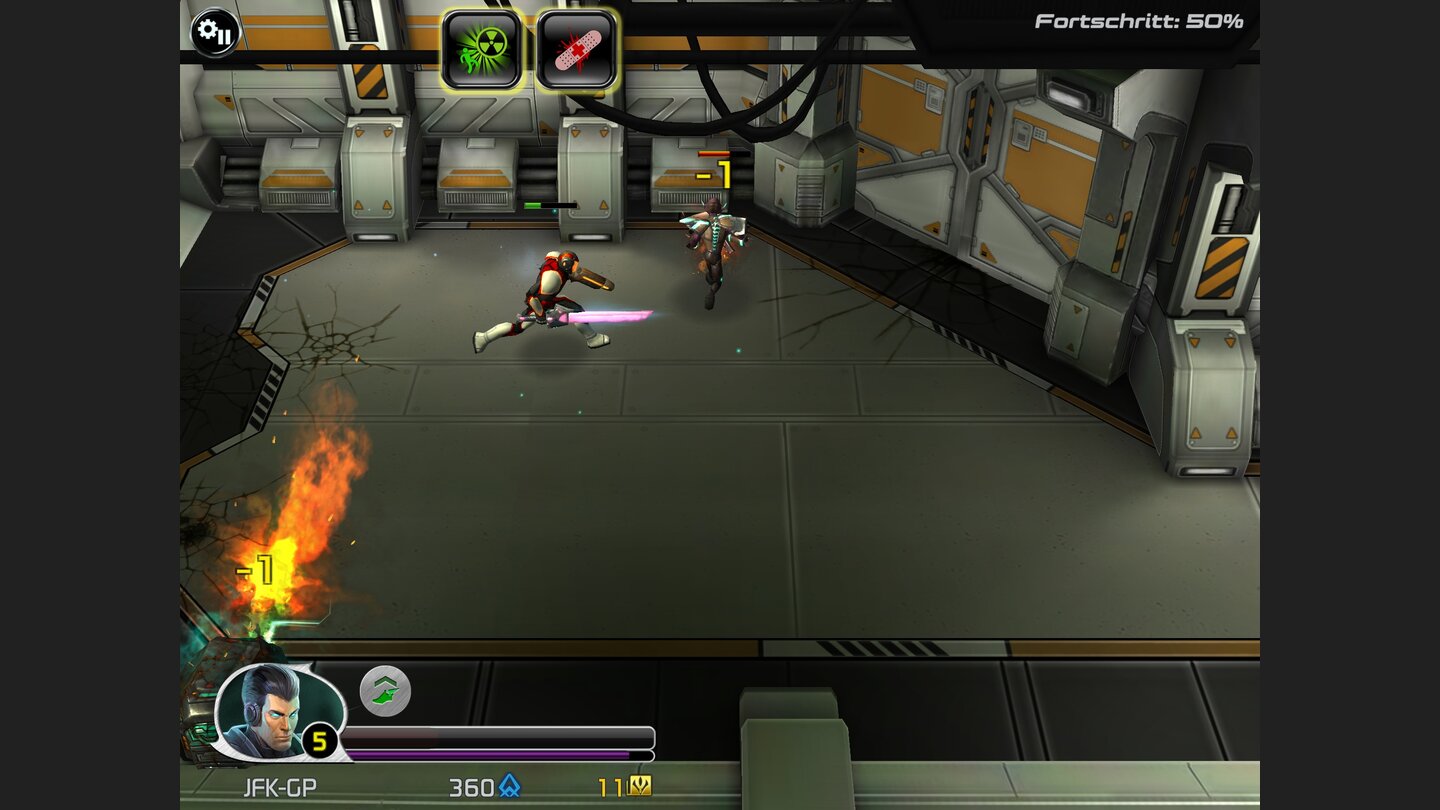Click the Fortschritt: 50% progress label
1440x810 pixels.
[x=1136, y=18]
